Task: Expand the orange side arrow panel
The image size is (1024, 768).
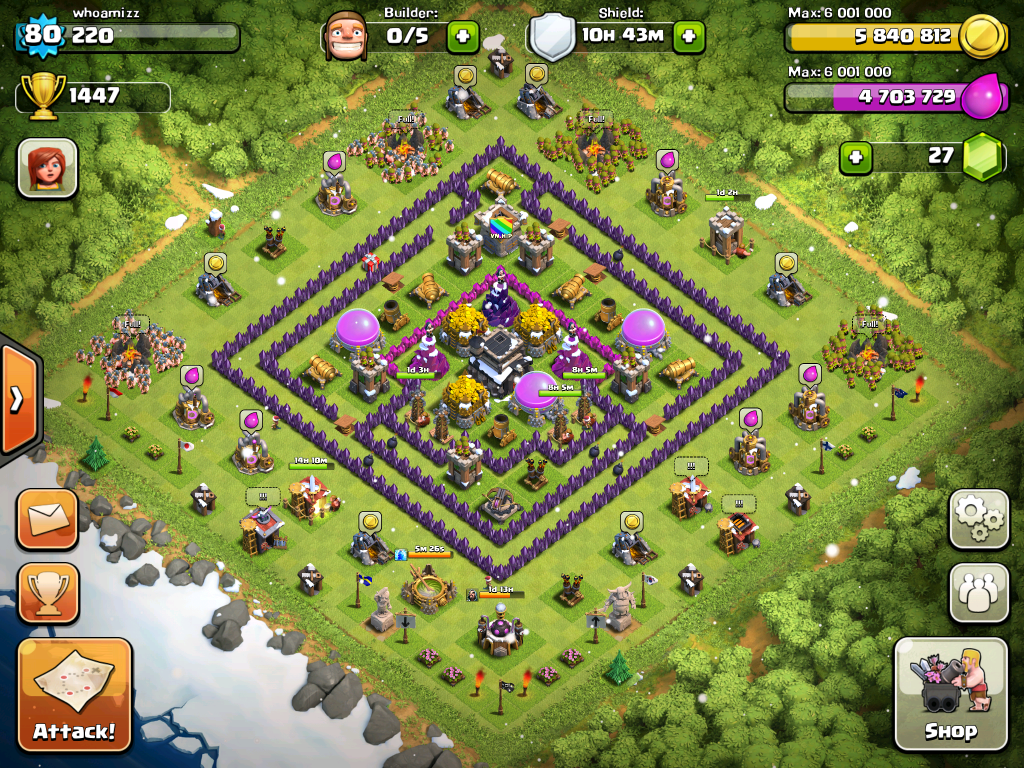Action: [x=18, y=400]
